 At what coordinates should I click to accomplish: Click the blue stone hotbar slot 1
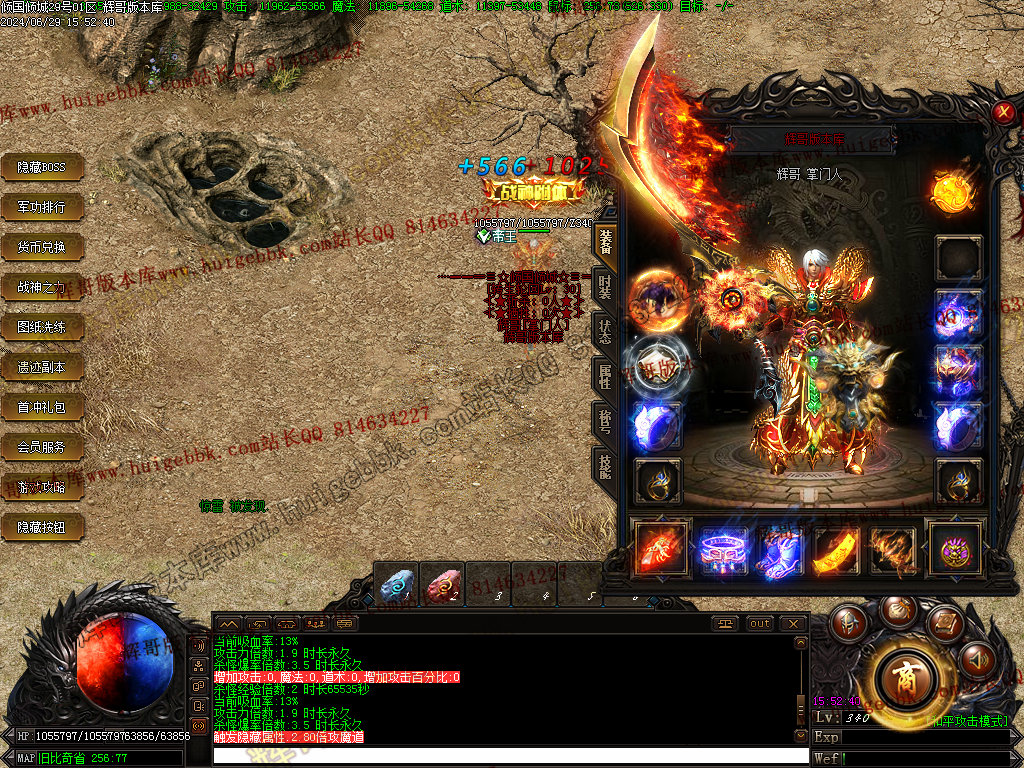coord(396,585)
